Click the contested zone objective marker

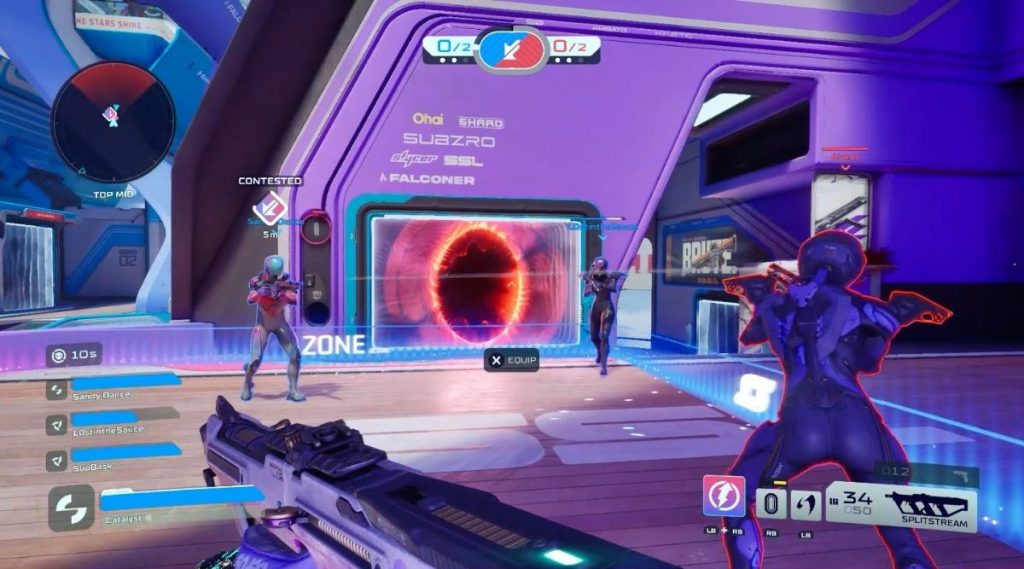coord(268,209)
